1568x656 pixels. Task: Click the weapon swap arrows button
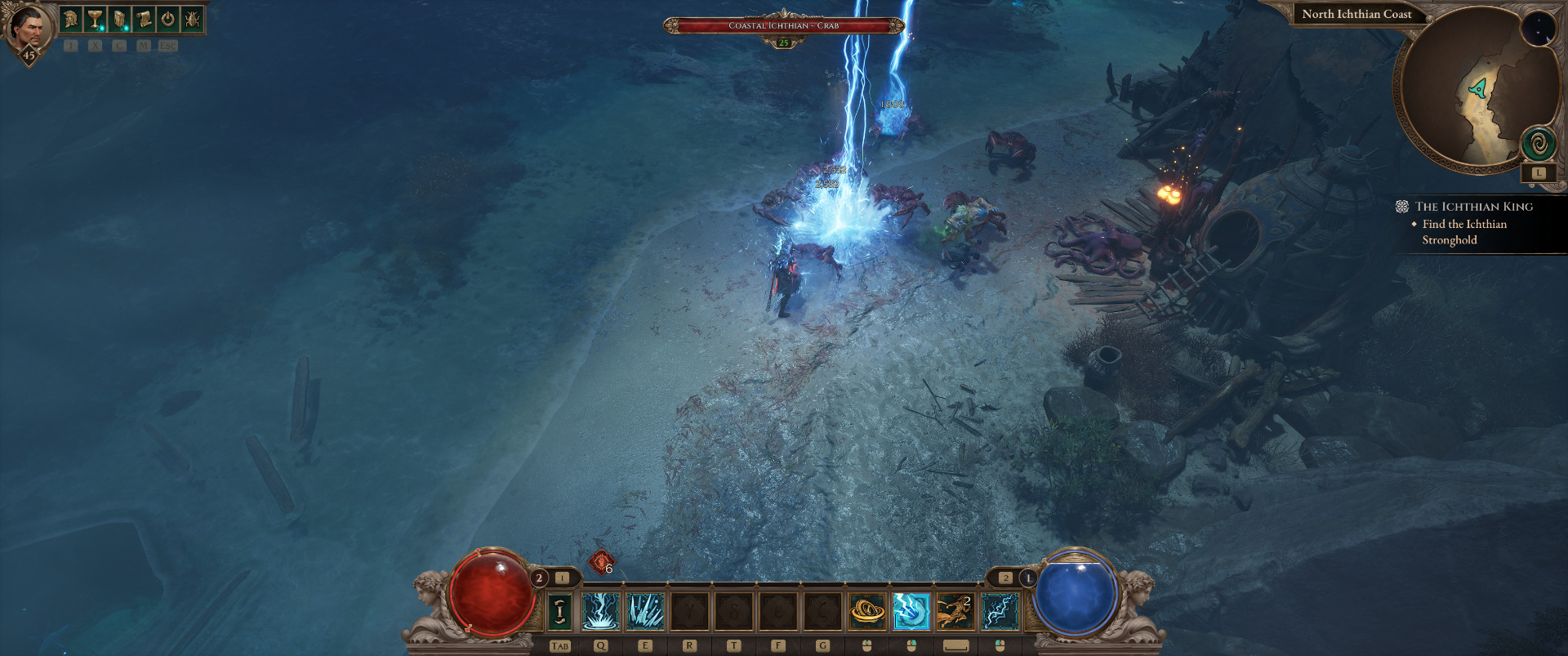[559, 611]
